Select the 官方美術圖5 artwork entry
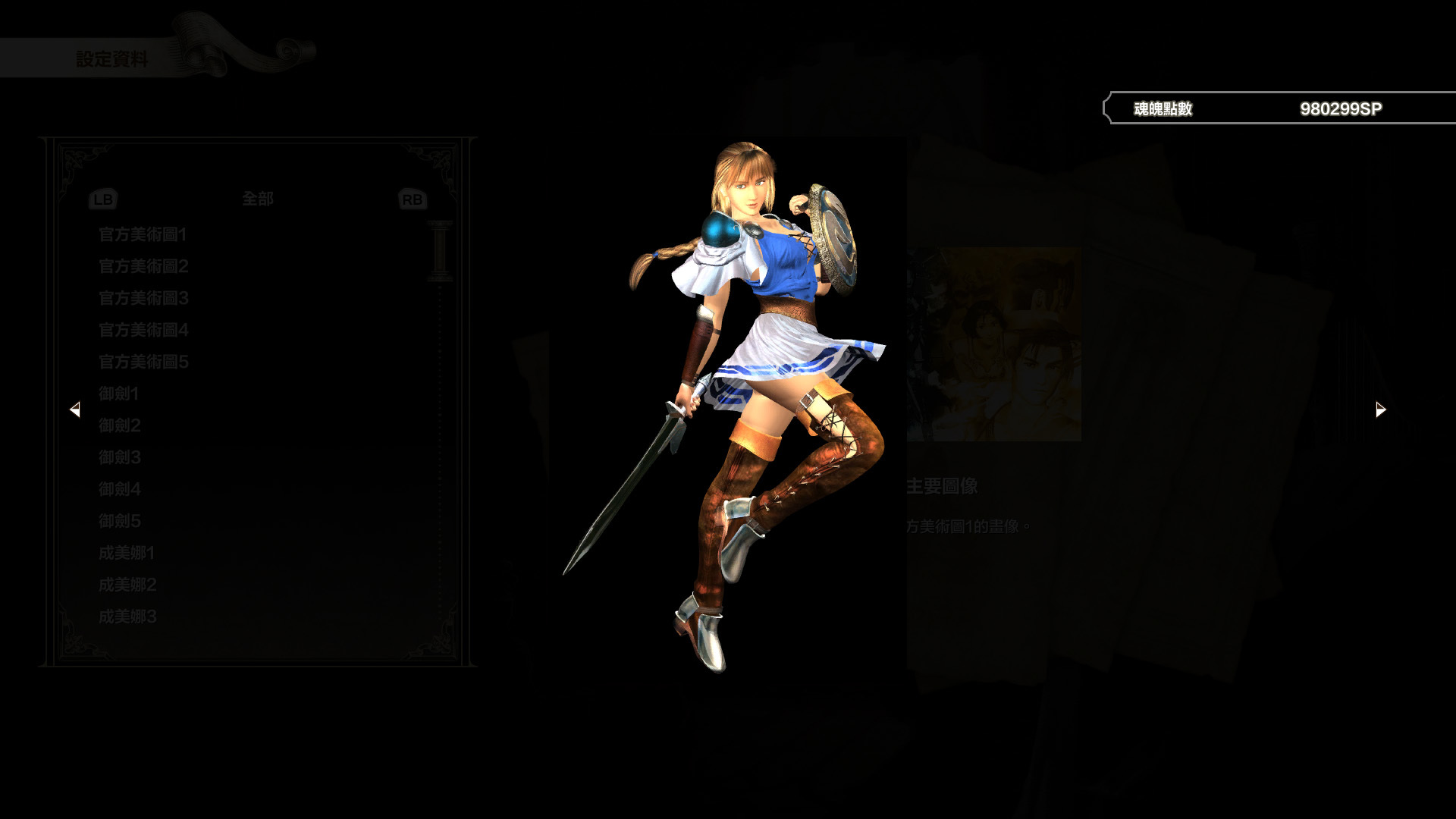 pos(141,362)
